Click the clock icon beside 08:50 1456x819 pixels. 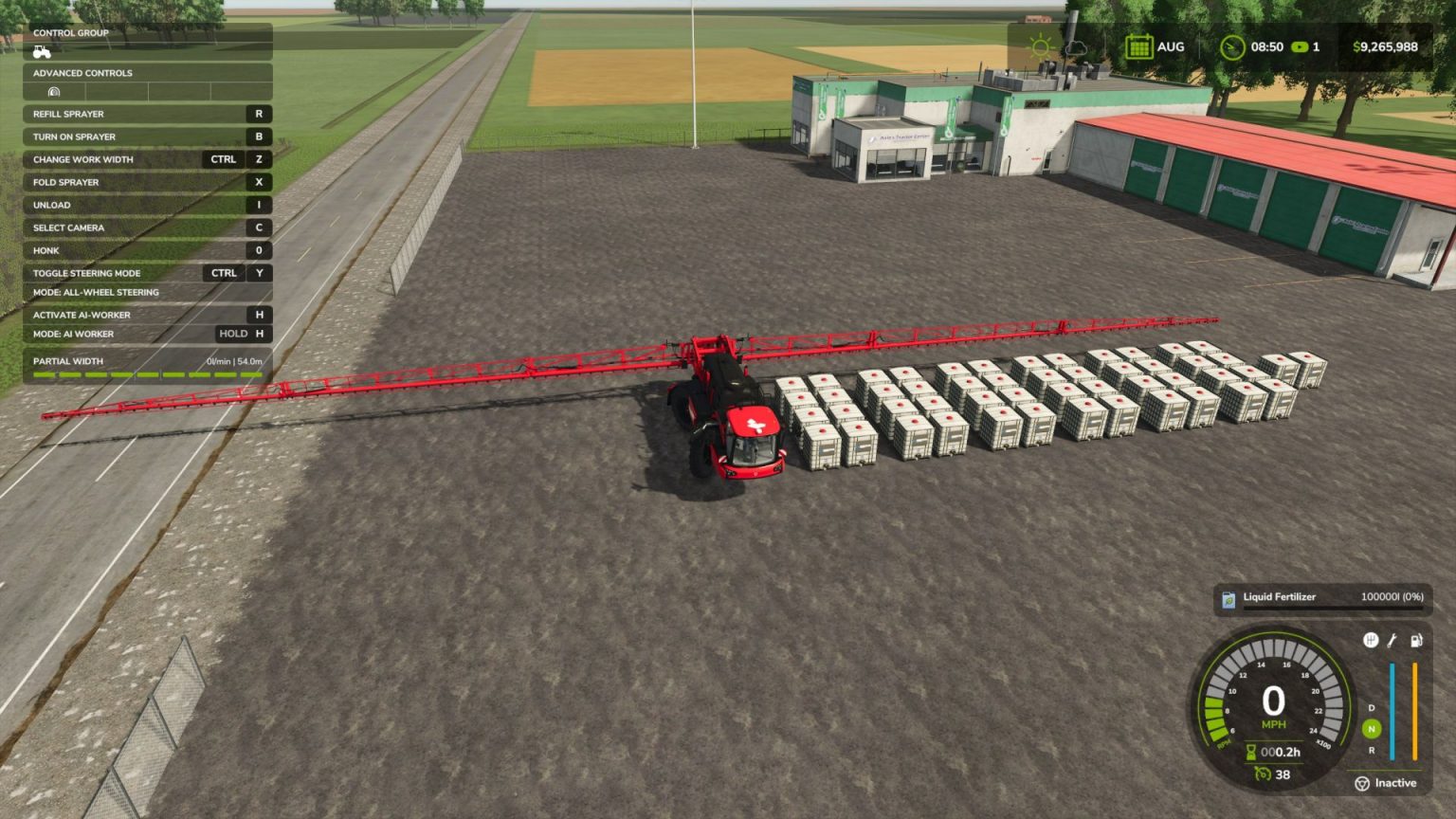tap(1232, 45)
